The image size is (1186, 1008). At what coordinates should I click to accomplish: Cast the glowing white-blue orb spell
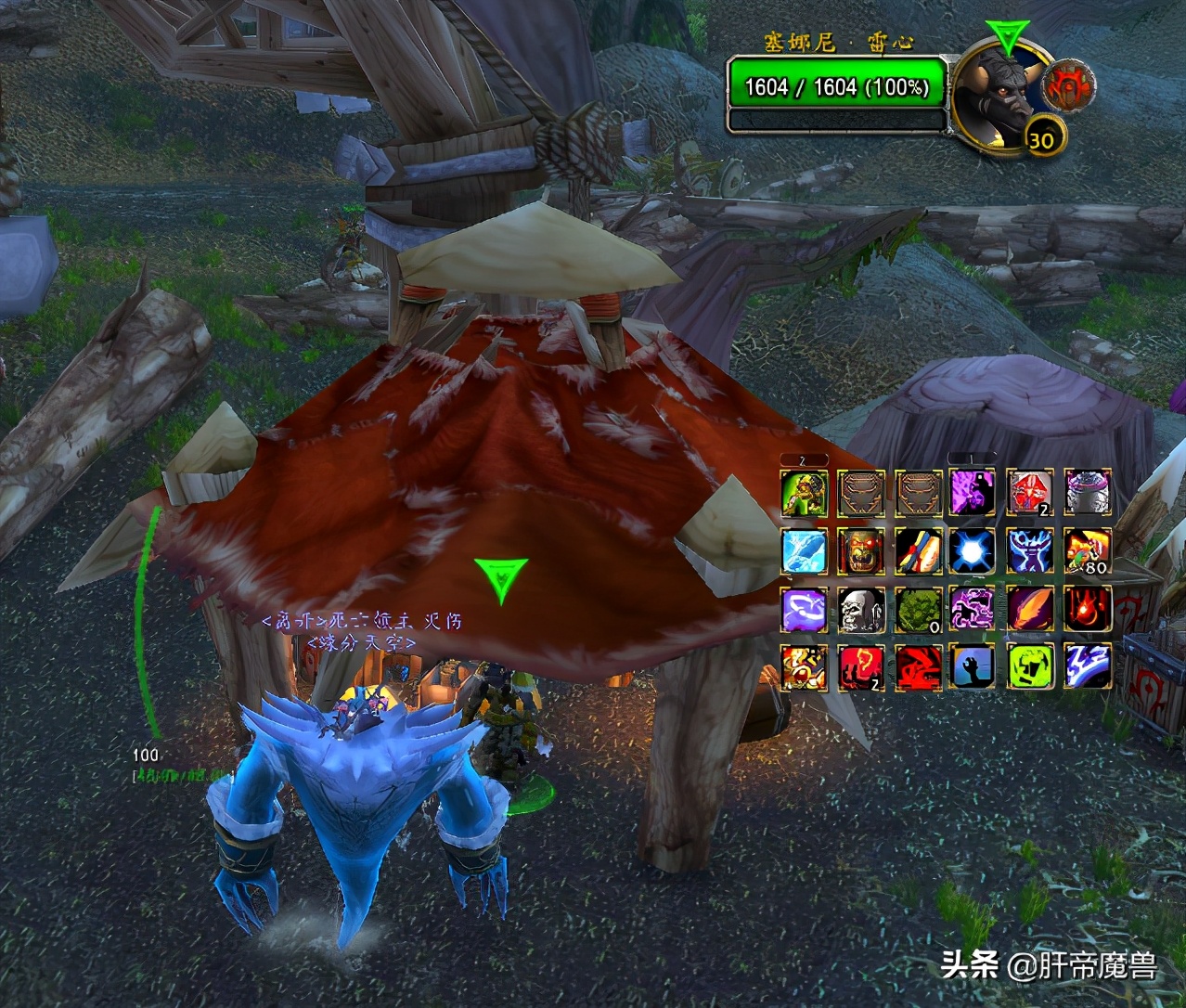point(973,550)
